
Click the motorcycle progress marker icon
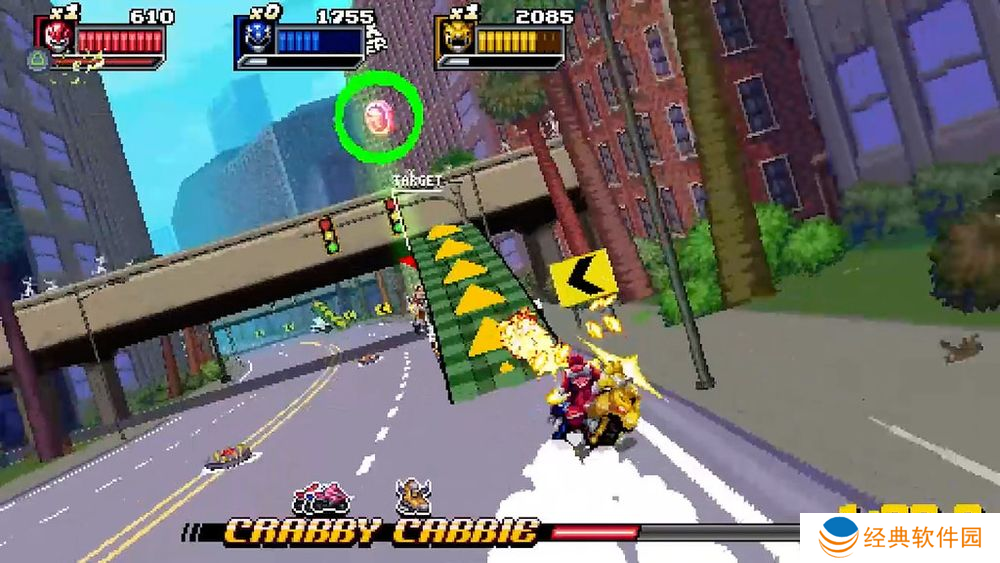pos(321,496)
